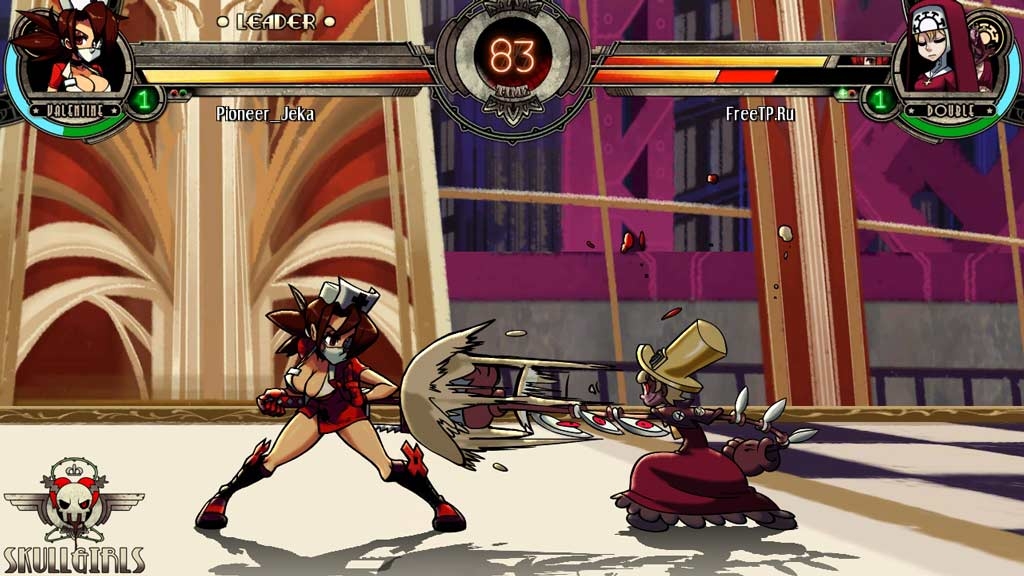Viewport: 1024px width, 576px height.
Task: Select the Pioneer_Jeka player name
Action: click(265, 114)
